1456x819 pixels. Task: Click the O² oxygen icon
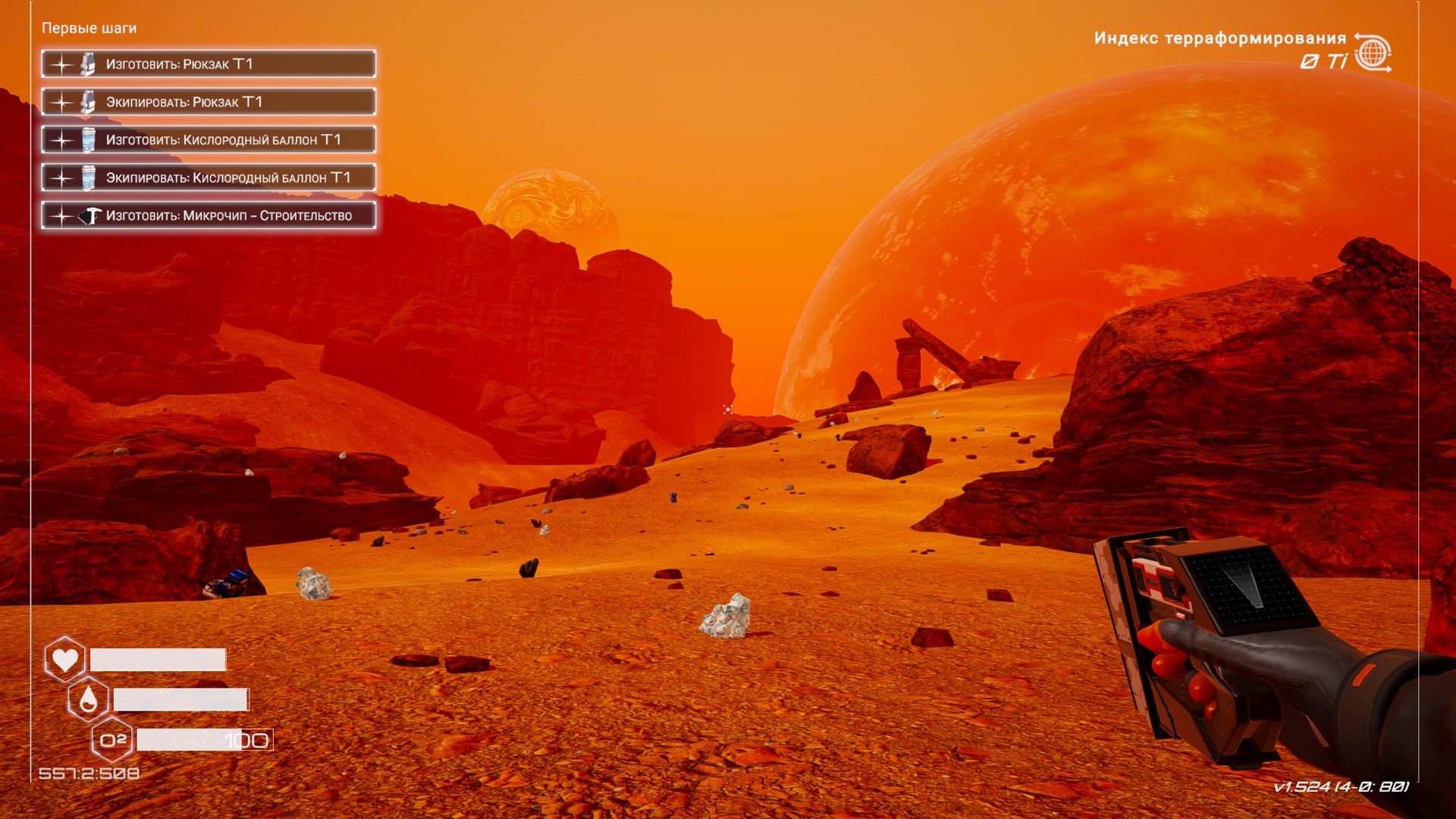[x=112, y=740]
